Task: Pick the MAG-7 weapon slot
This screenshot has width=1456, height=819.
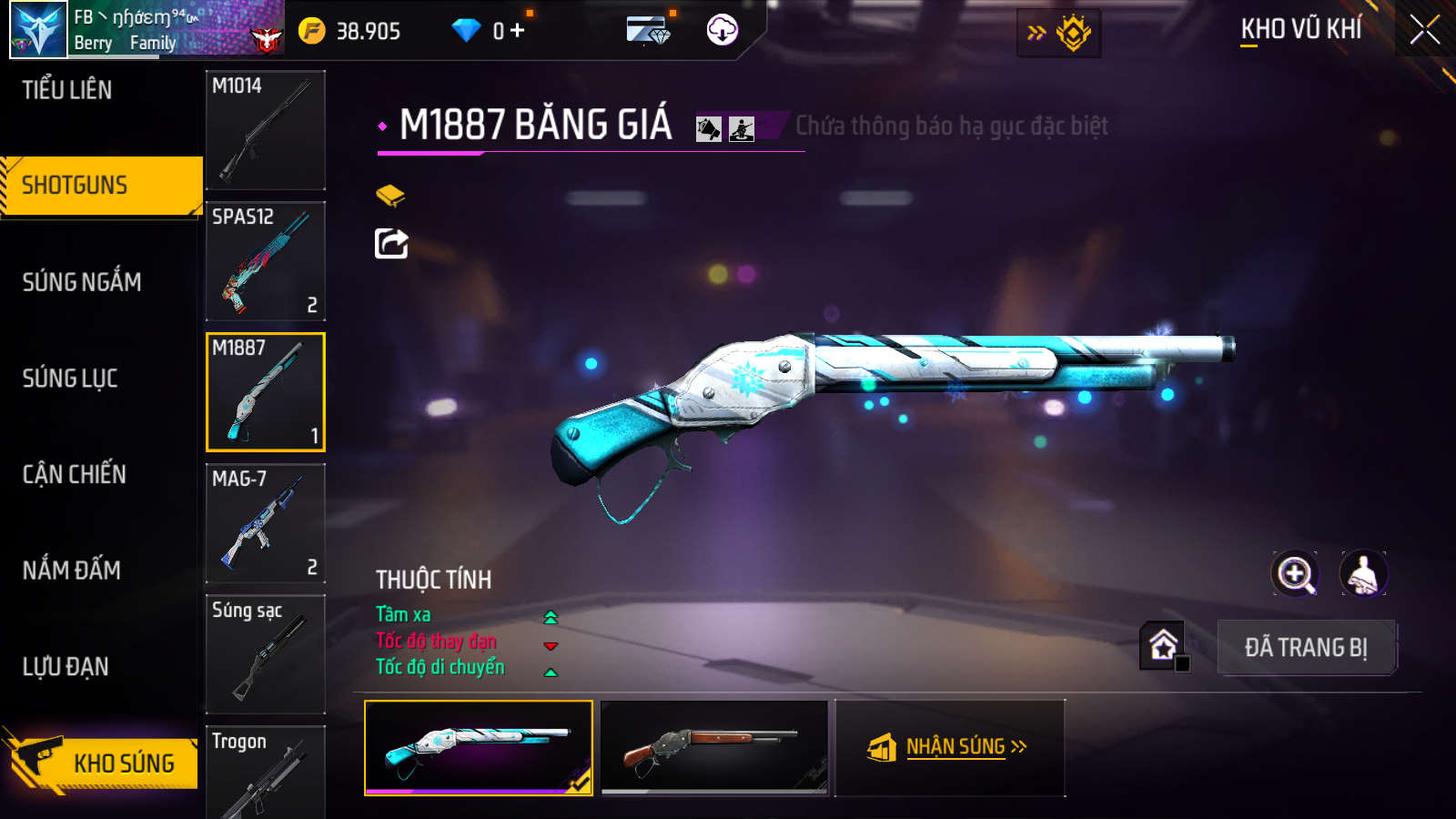Action: (266, 523)
